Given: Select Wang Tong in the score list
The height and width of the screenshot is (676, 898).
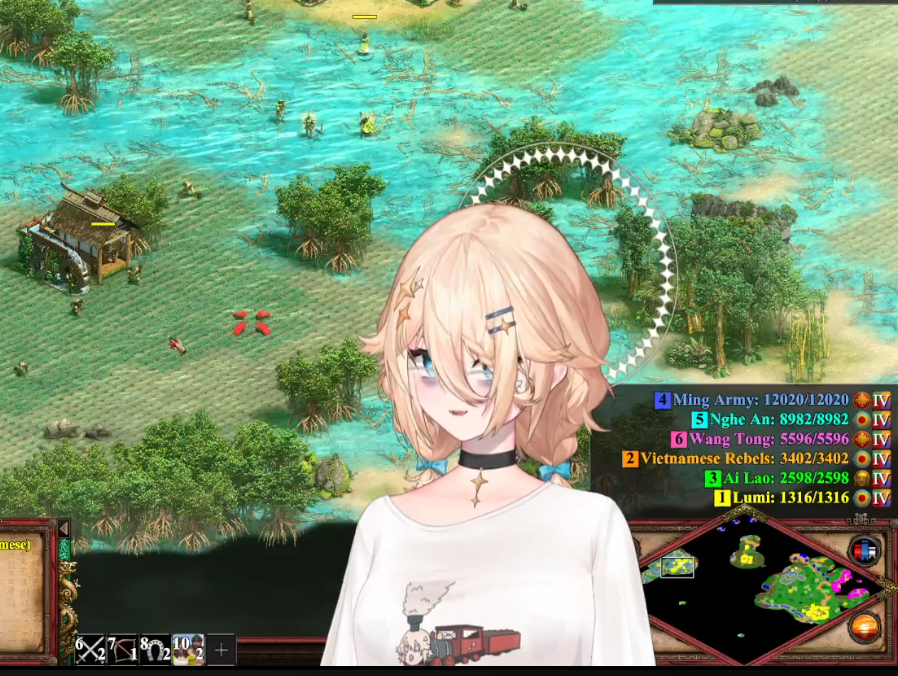Looking at the screenshot, I should point(768,439).
